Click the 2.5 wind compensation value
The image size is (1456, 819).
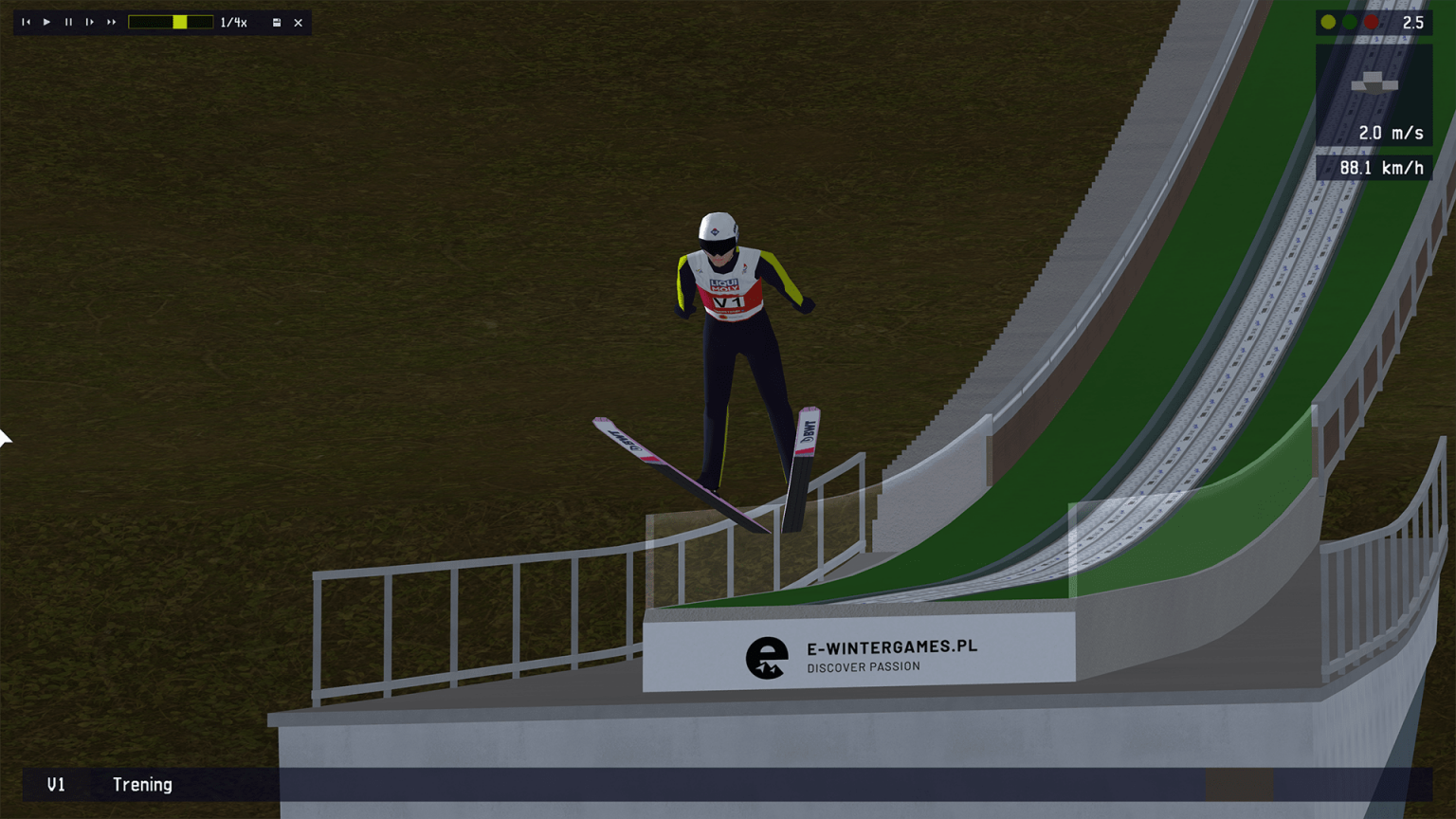tap(1414, 22)
